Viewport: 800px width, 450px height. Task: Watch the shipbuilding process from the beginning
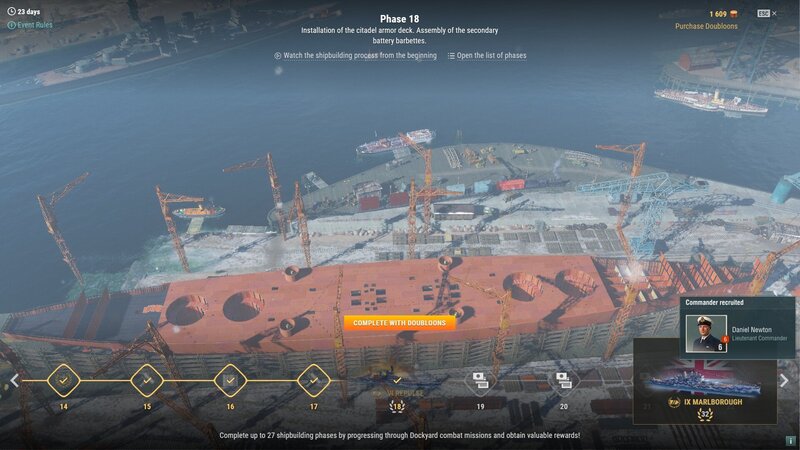point(355,56)
